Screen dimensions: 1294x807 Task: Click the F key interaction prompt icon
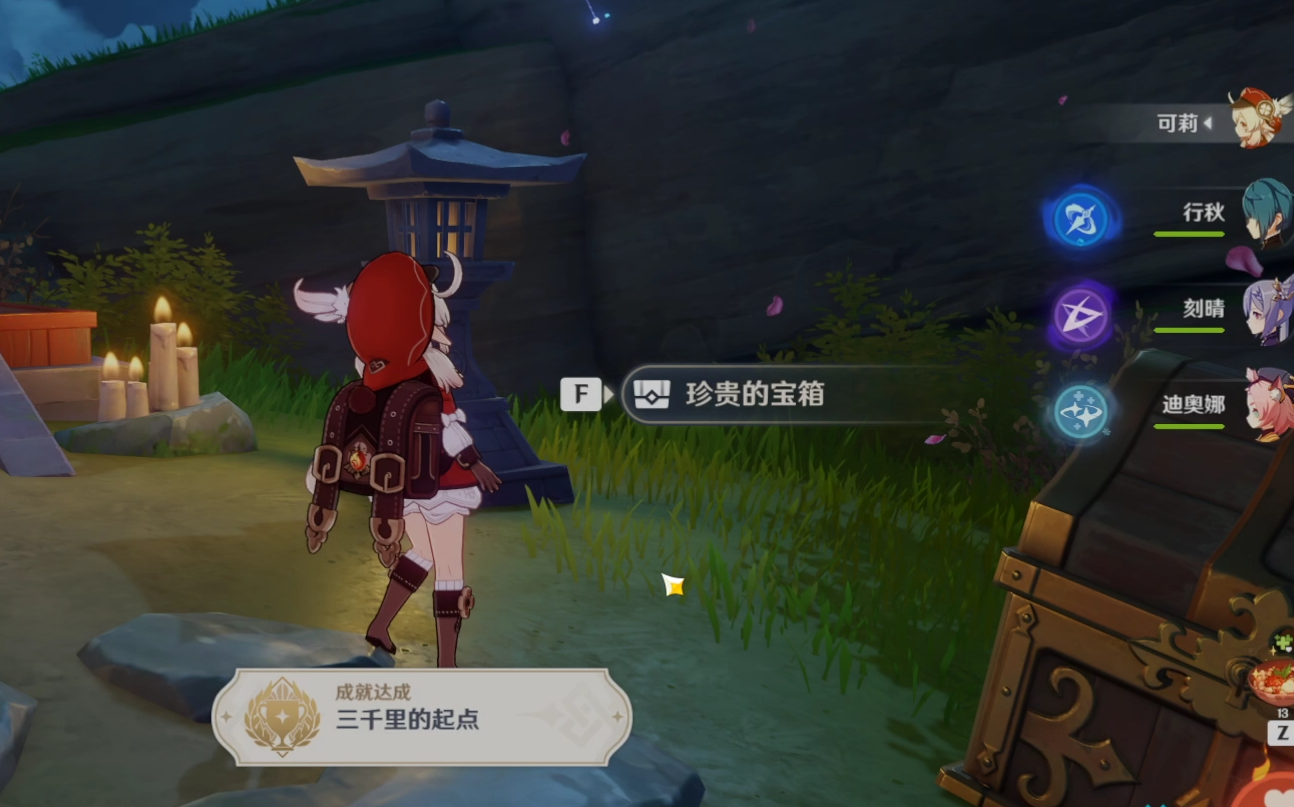580,394
